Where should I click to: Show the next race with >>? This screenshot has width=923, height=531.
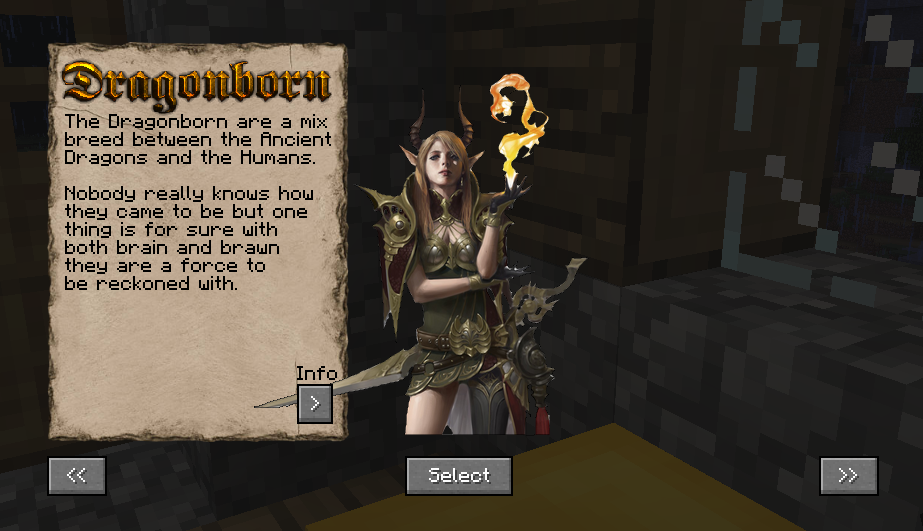[x=848, y=476]
